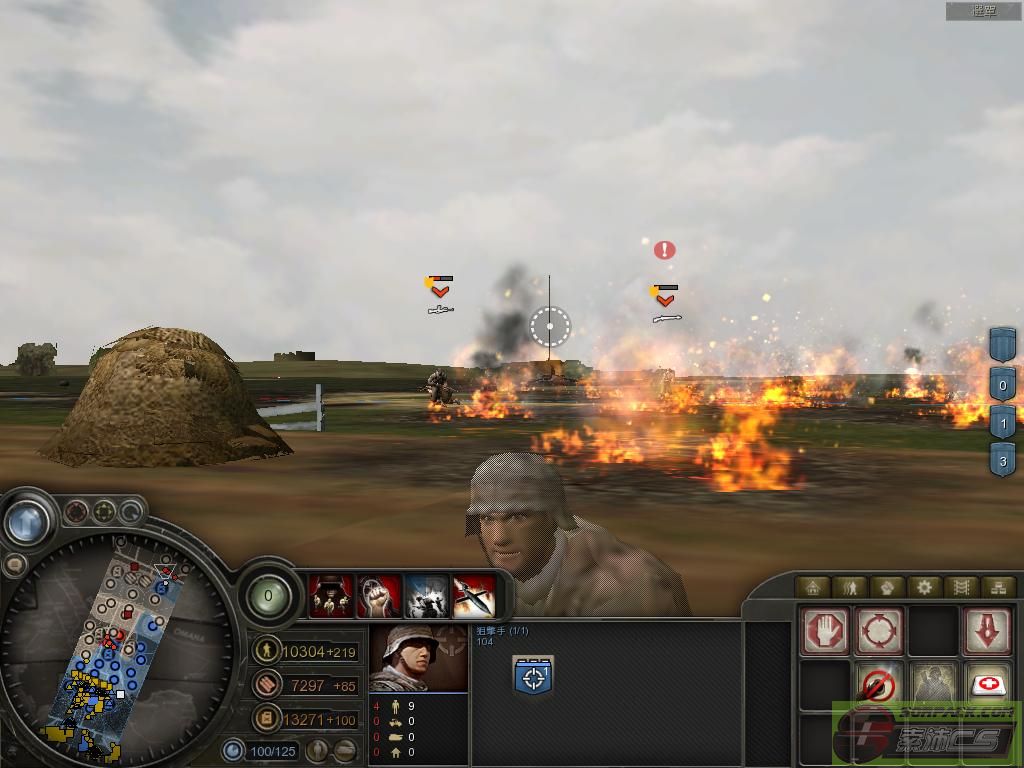Issue the Stop command (red hand)

point(825,631)
